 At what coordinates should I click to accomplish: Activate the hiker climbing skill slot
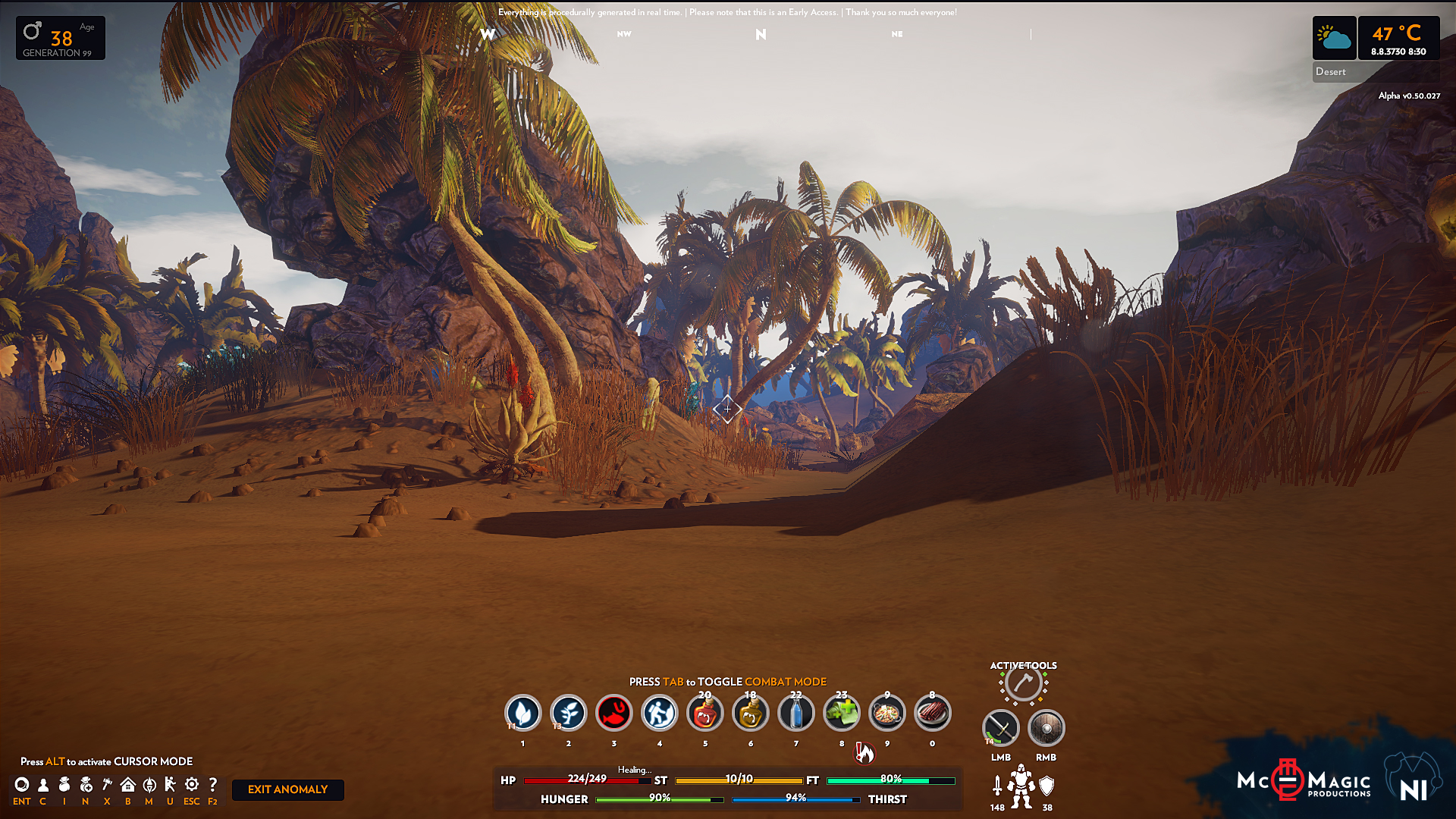pos(659,713)
